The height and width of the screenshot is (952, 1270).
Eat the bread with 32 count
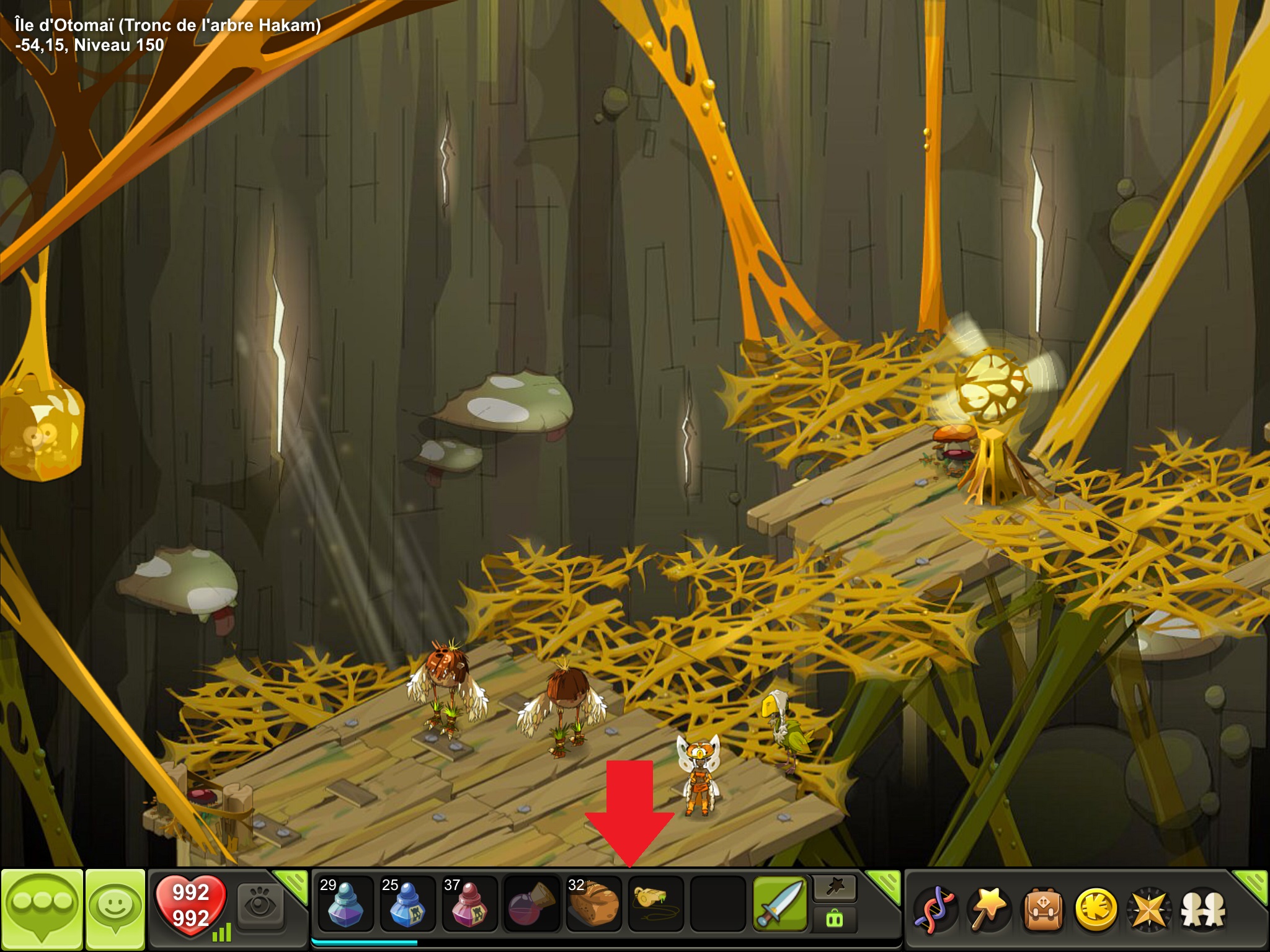pyautogui.click(x=593, y=904)
